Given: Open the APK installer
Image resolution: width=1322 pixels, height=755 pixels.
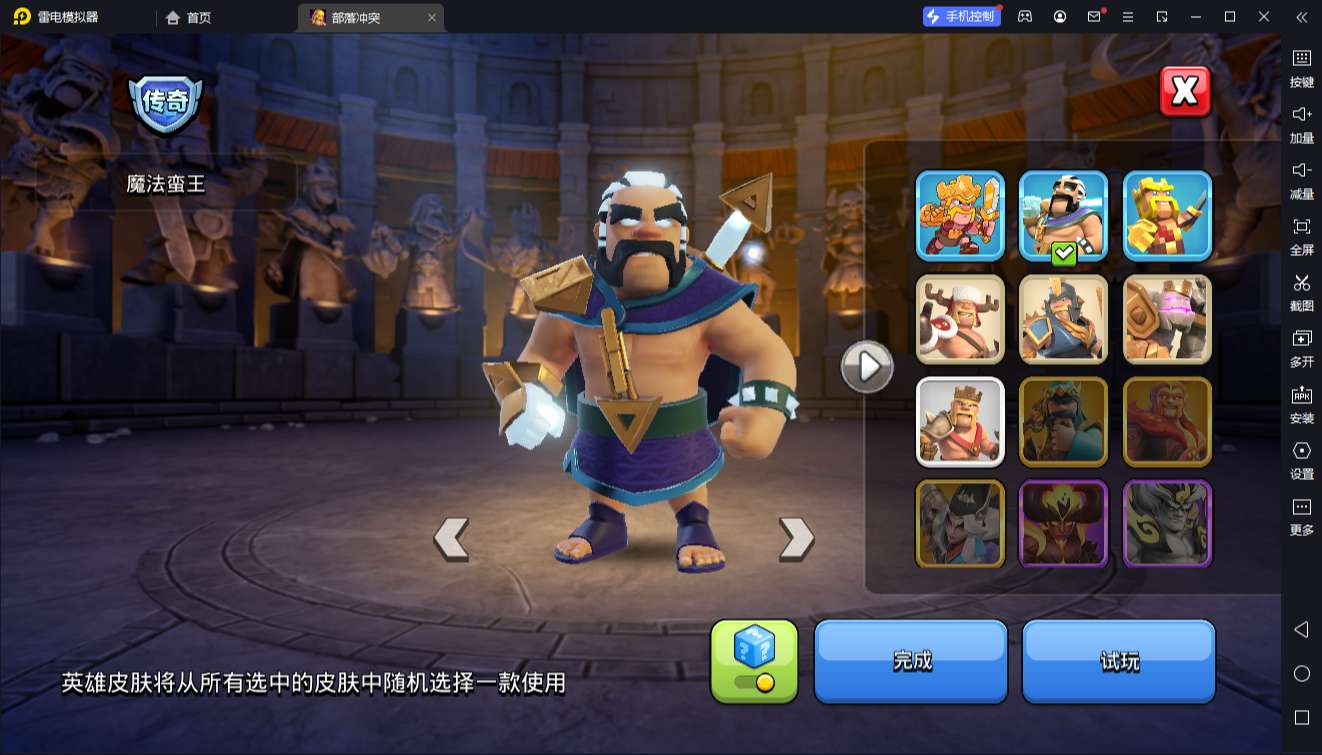Looking at the screenshot, I should pyautogui.click(x=1301, y=404).
